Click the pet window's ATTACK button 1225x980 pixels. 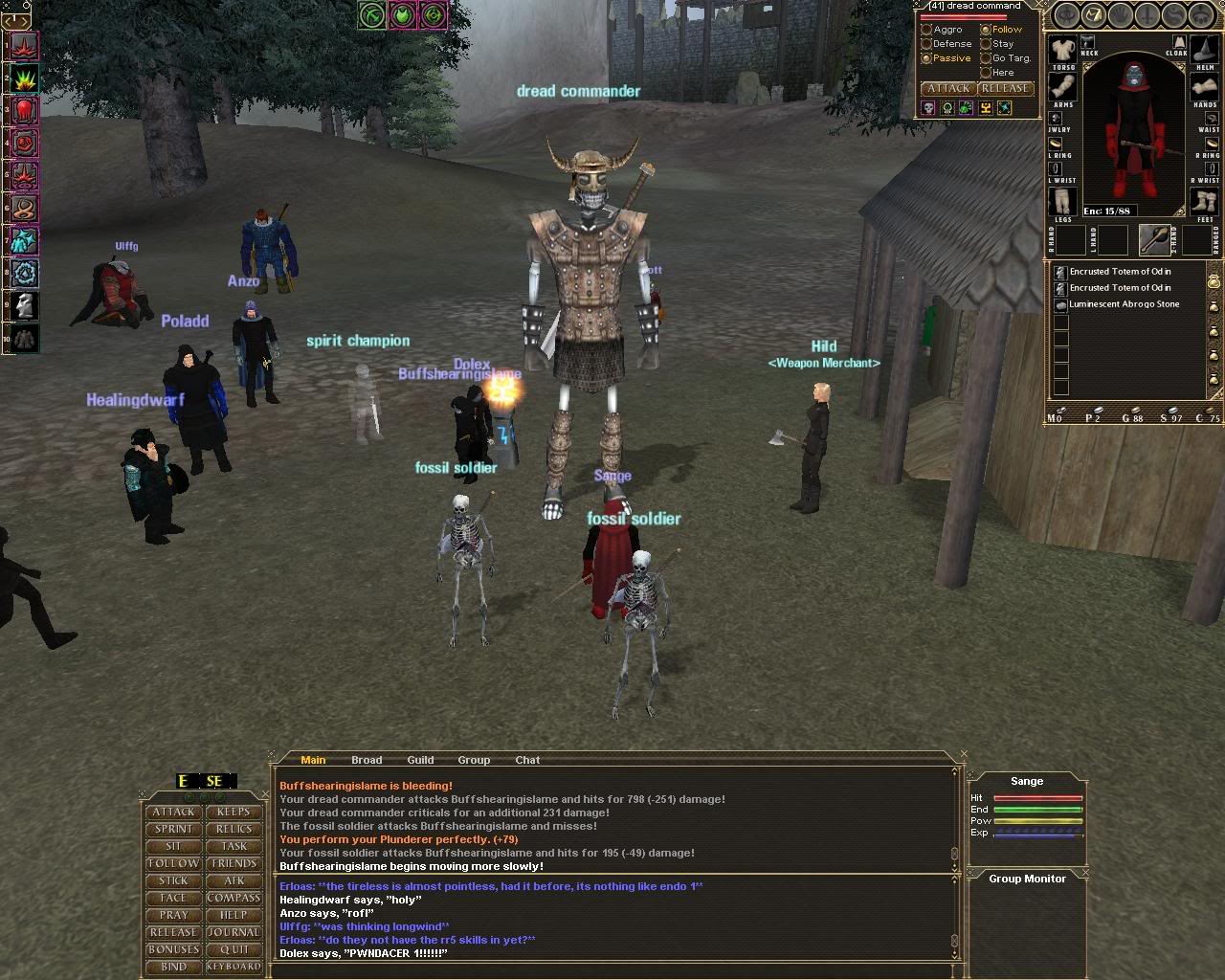click(x=948, y=88)
